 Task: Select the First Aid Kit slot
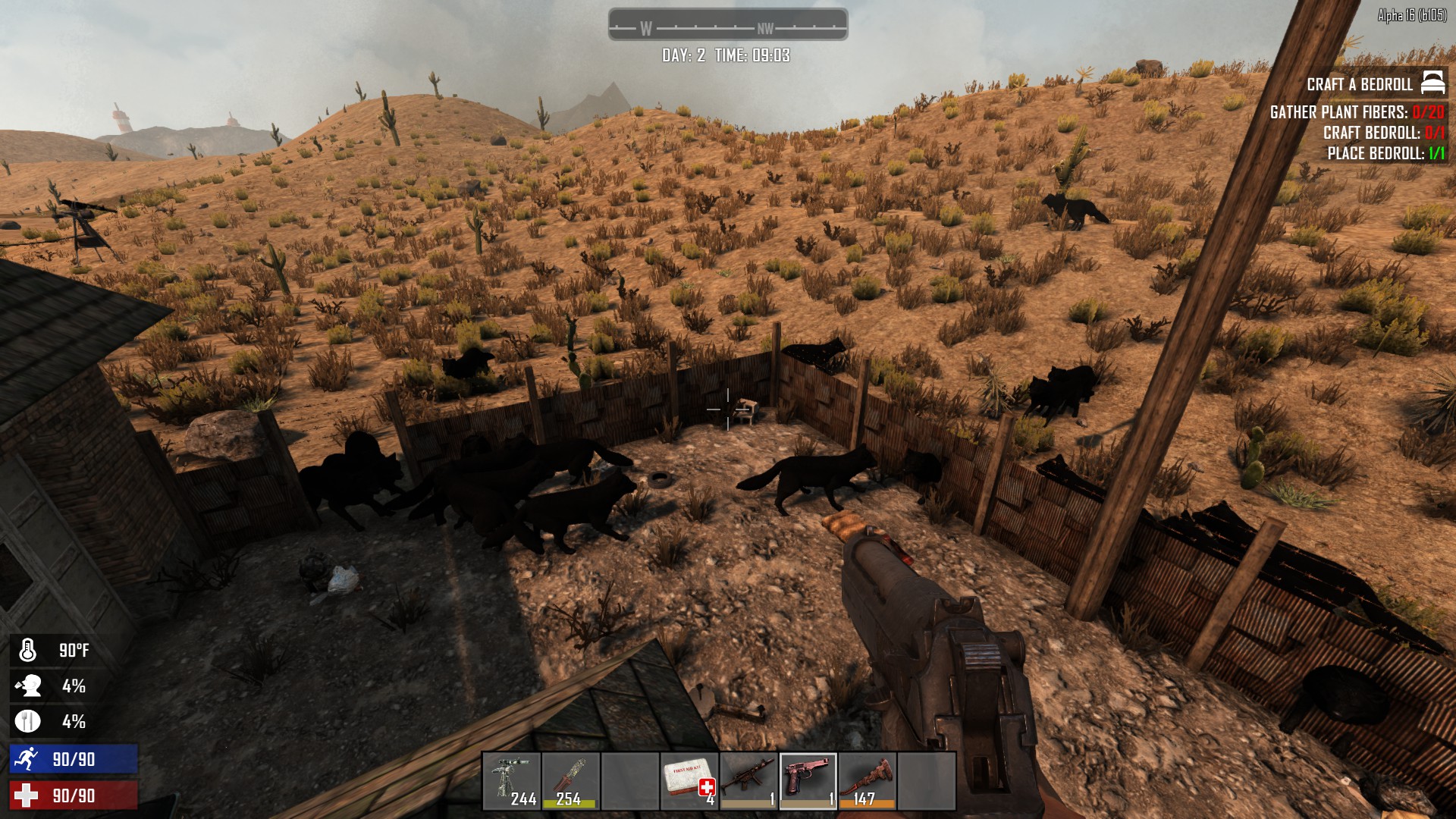pos(689,781)
